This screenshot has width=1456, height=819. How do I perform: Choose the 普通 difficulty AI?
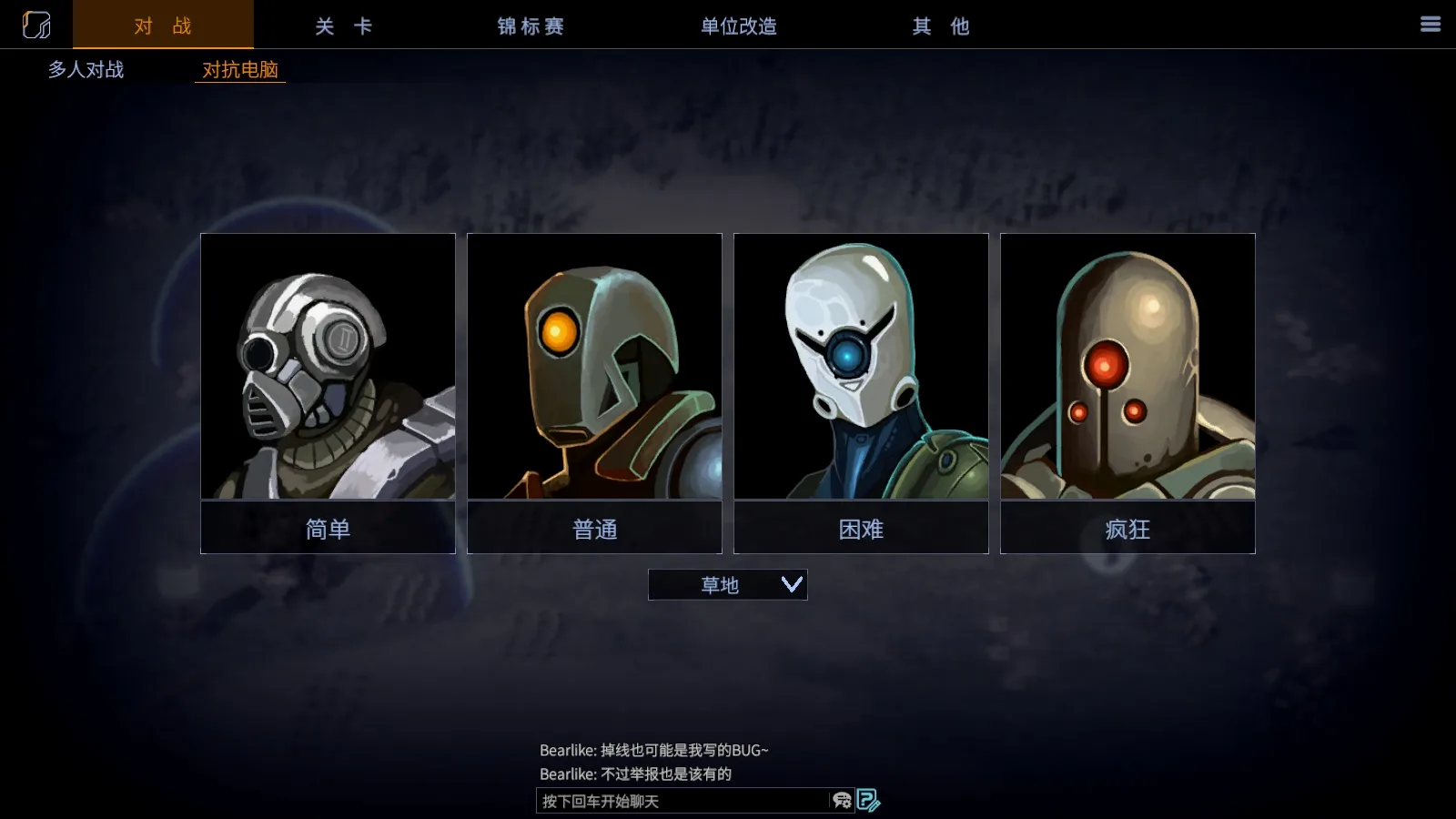[594, 393]
